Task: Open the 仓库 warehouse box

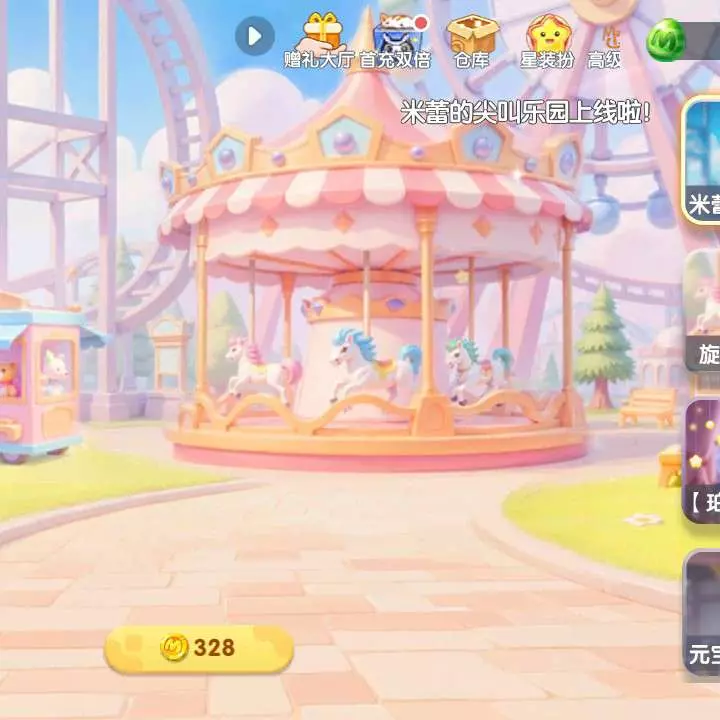Action: pos(471,41)
